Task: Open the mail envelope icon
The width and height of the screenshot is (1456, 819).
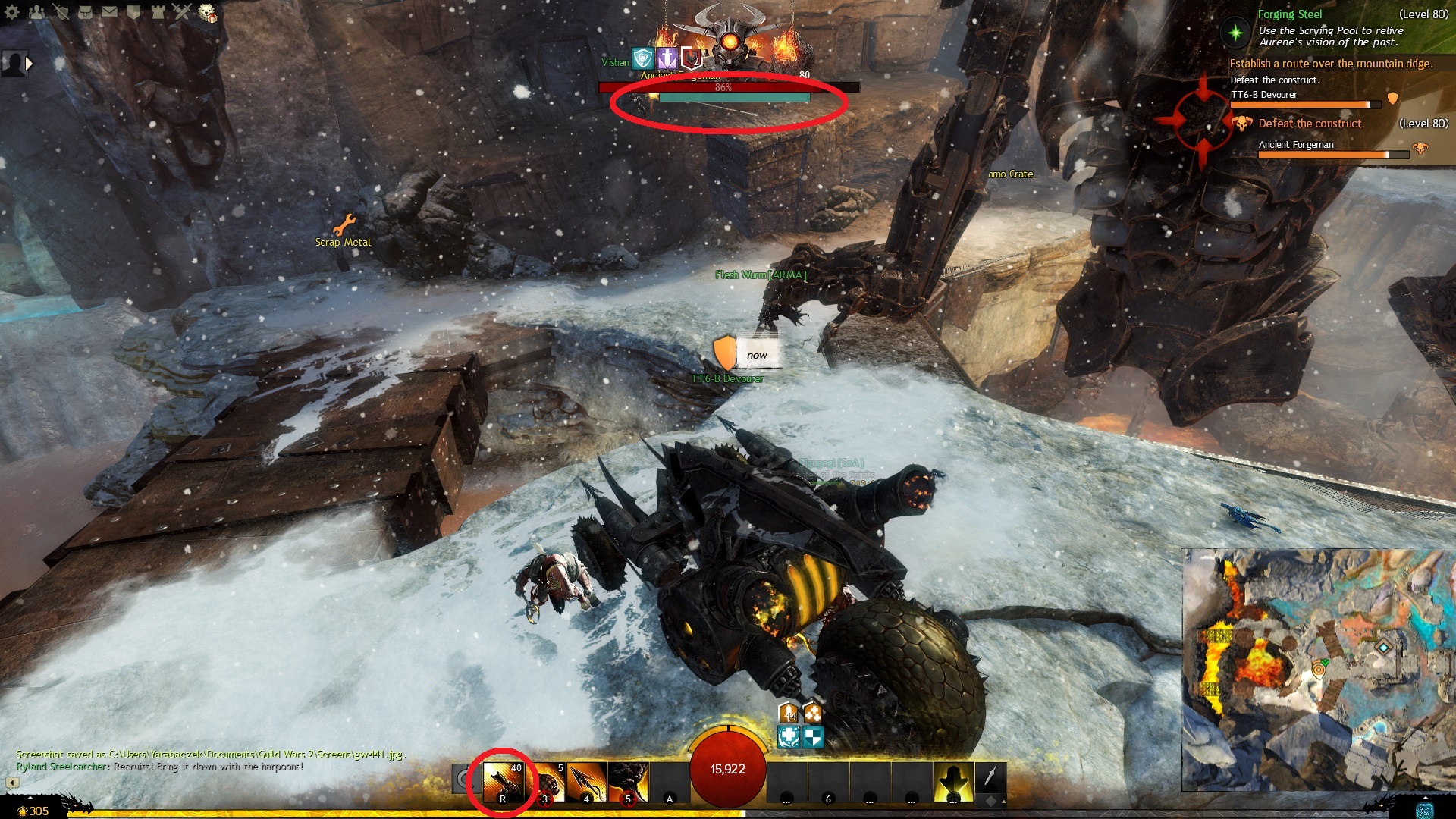Action: 109,12
